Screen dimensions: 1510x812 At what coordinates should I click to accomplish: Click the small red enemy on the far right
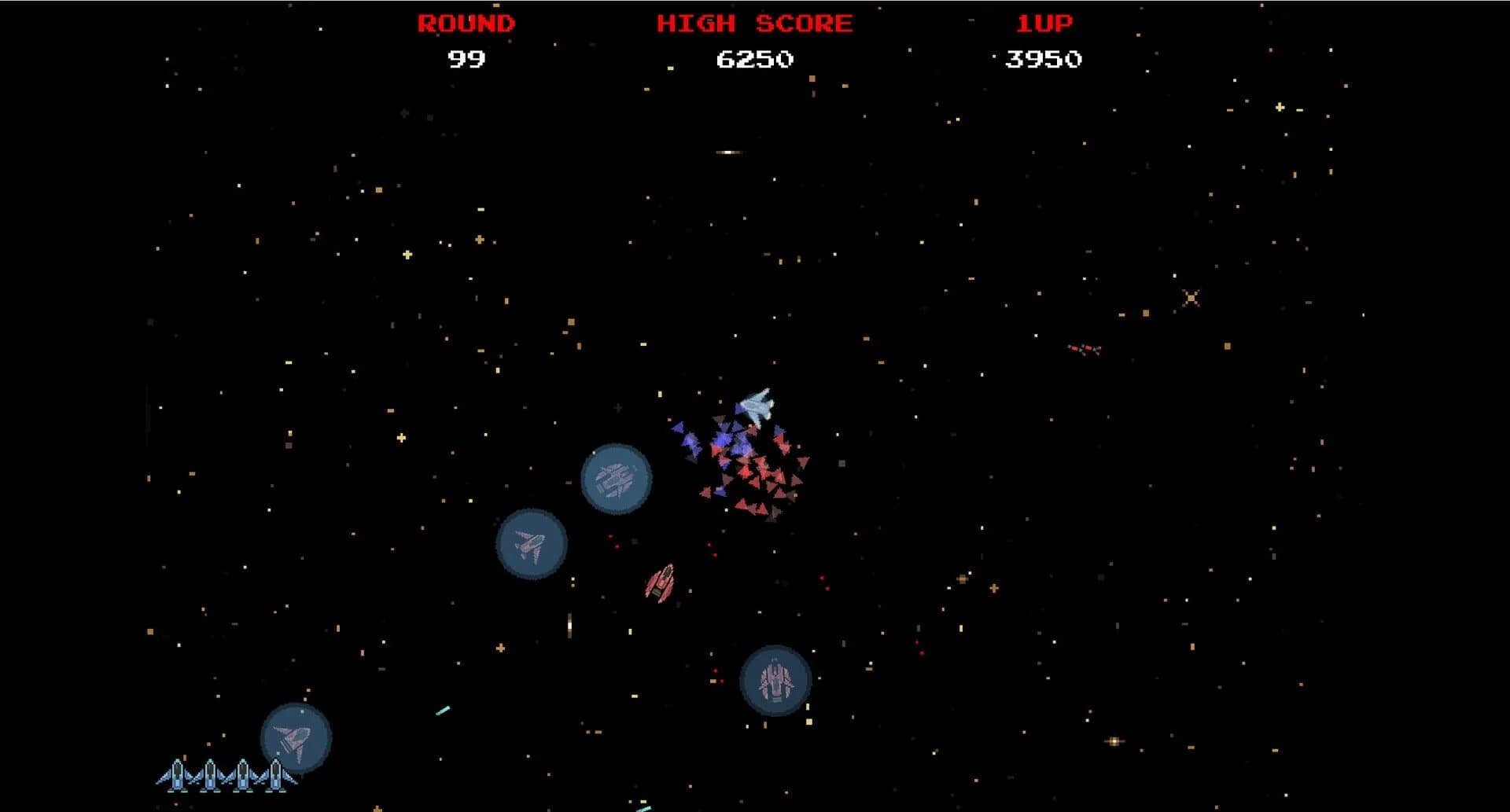pyautogui.click(x=1085, y=347)
